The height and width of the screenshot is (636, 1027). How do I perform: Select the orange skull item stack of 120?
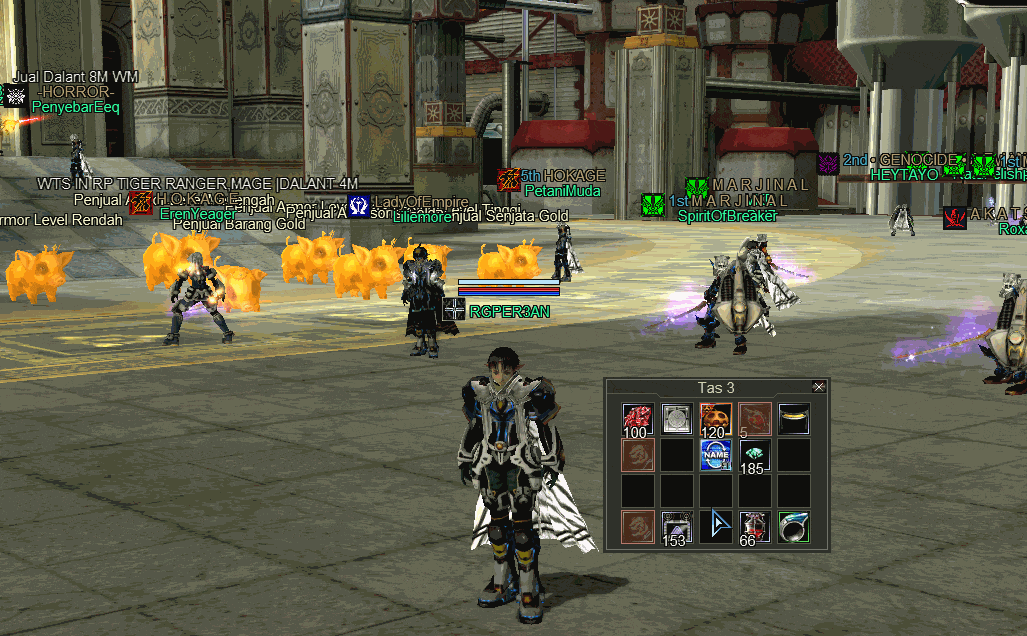[715, 419]
